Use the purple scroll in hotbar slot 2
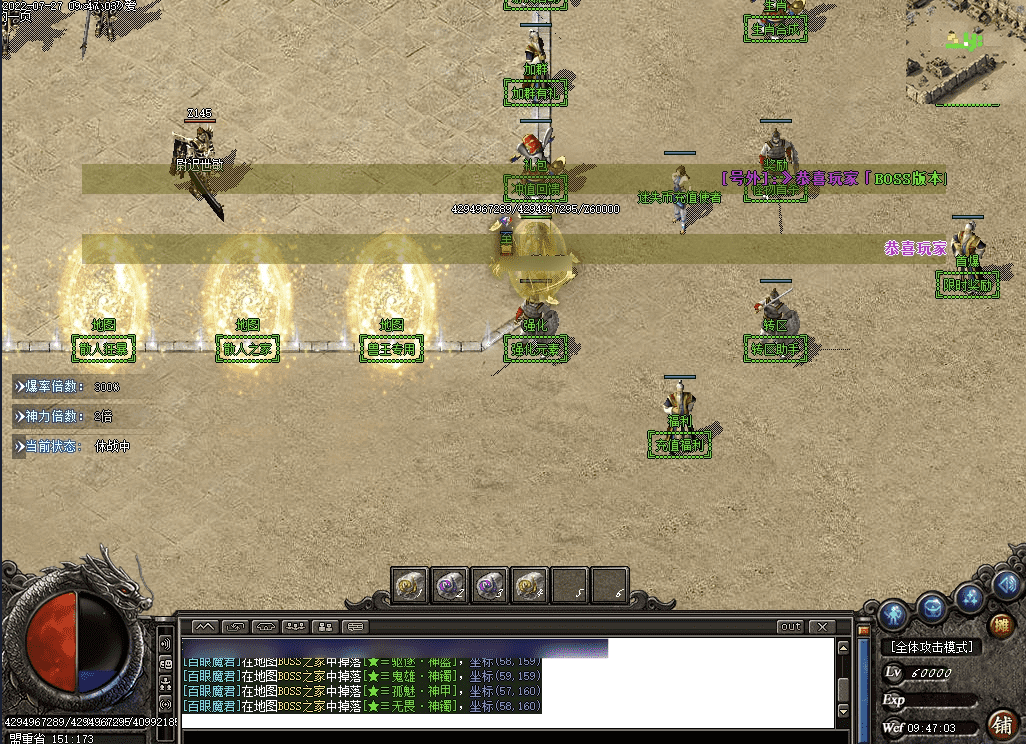 (x=450, y=586)
